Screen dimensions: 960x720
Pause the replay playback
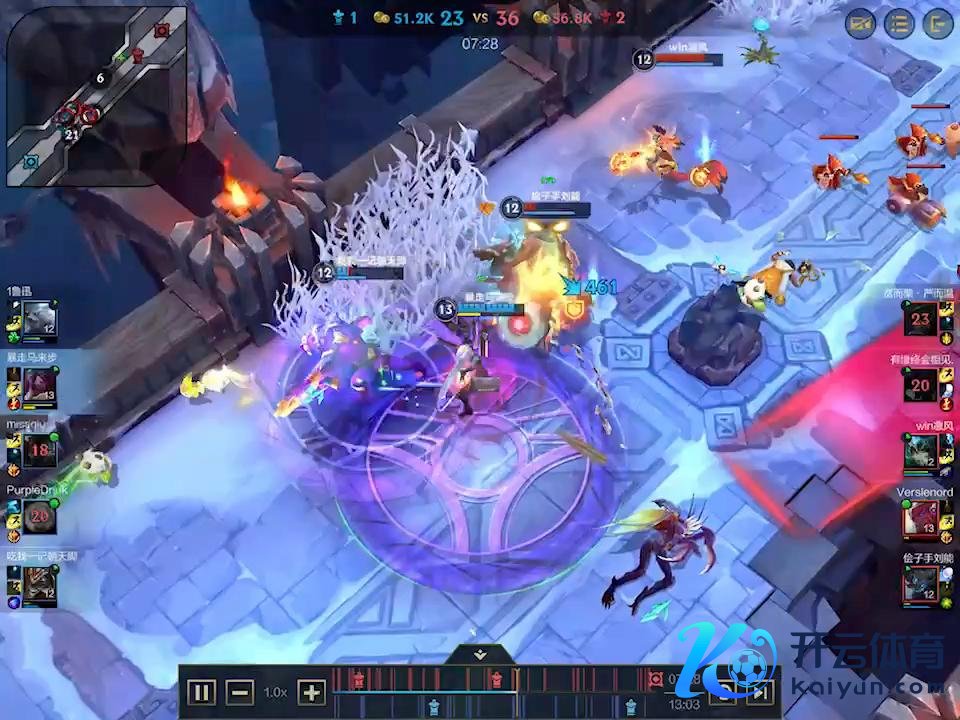(201, 692)
